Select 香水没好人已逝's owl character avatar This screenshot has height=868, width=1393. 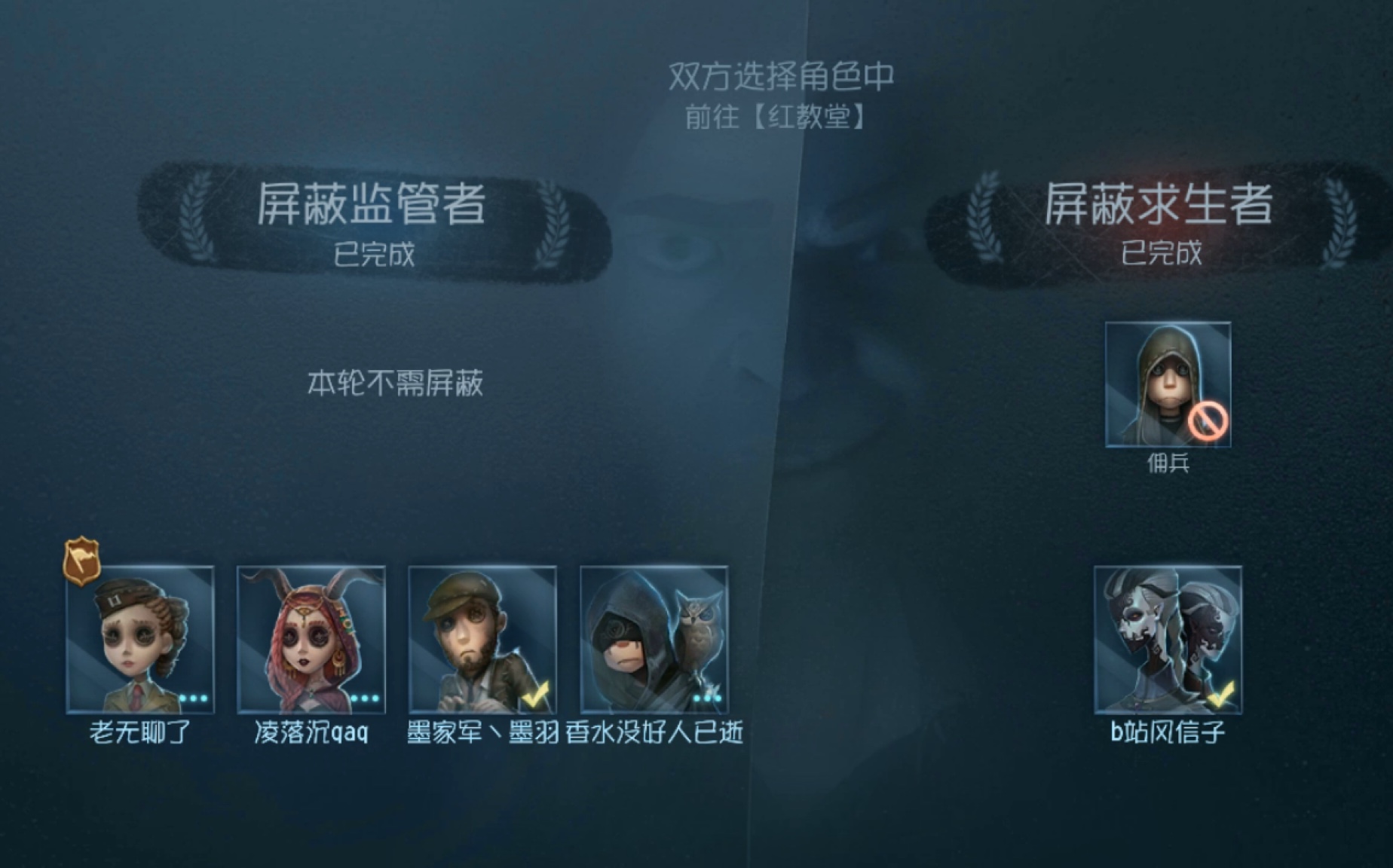(x=653, y=638)
